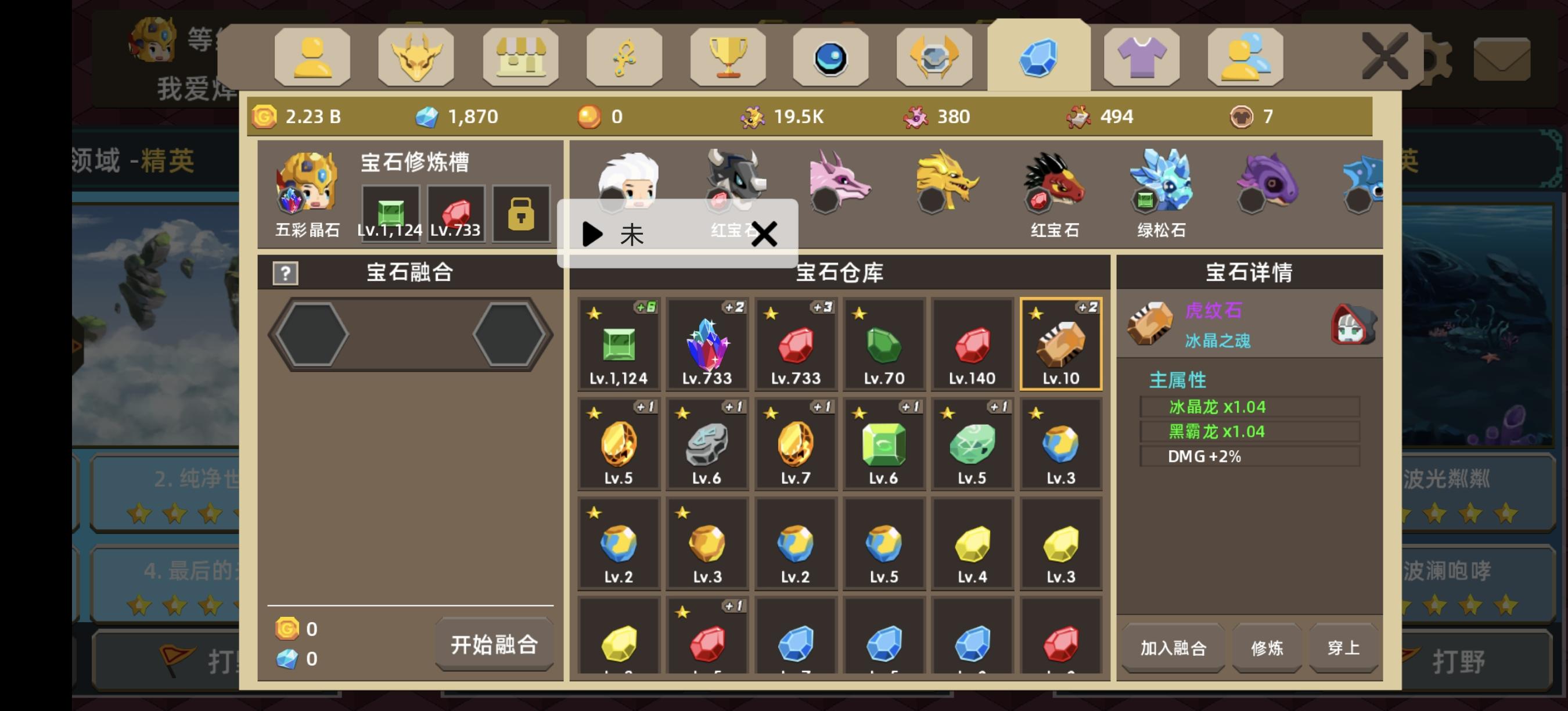1568x711 pixels.
Task: Open the shop storefront icon
Action: pyautogui.click(x=520, y=56)
